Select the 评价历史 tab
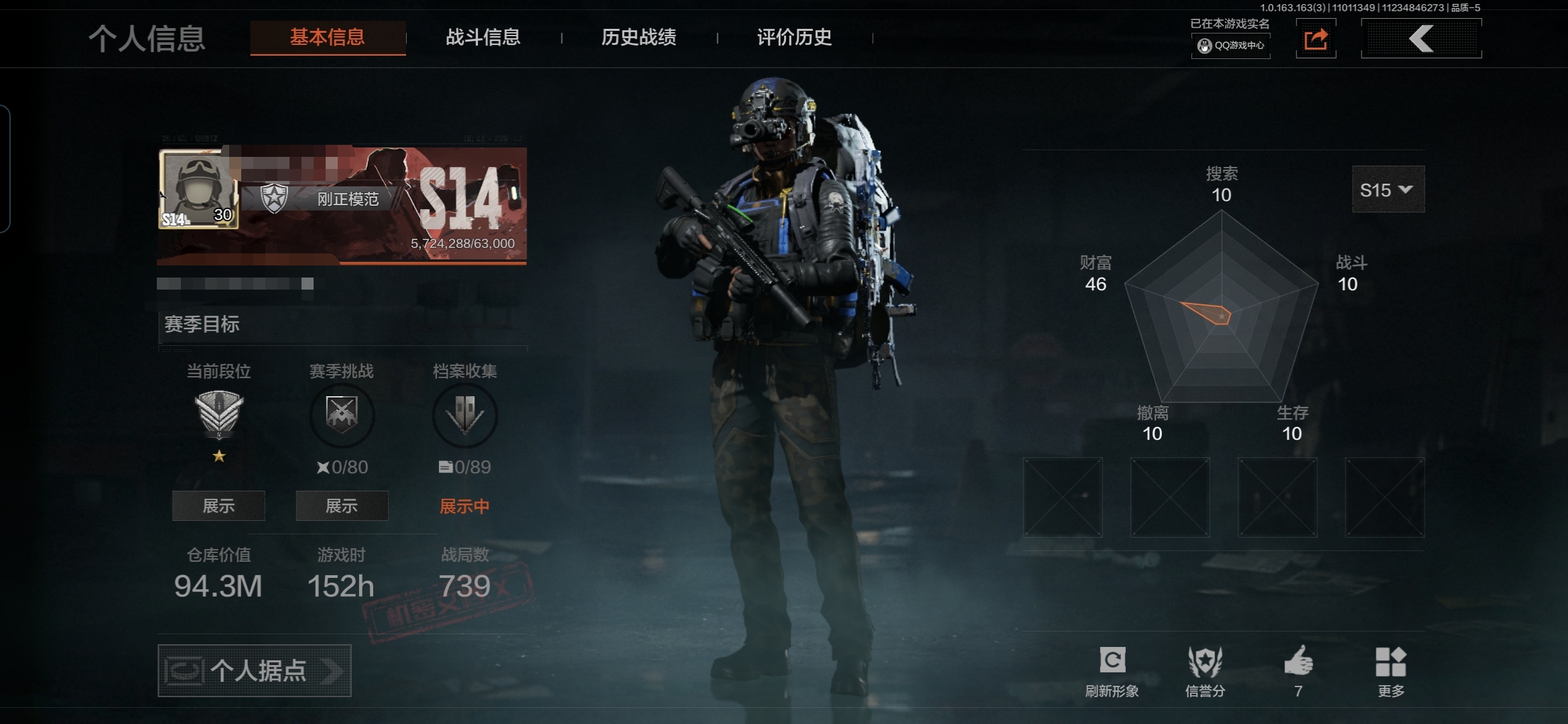This screenshot has width=1568, height=724. (794, 38)
